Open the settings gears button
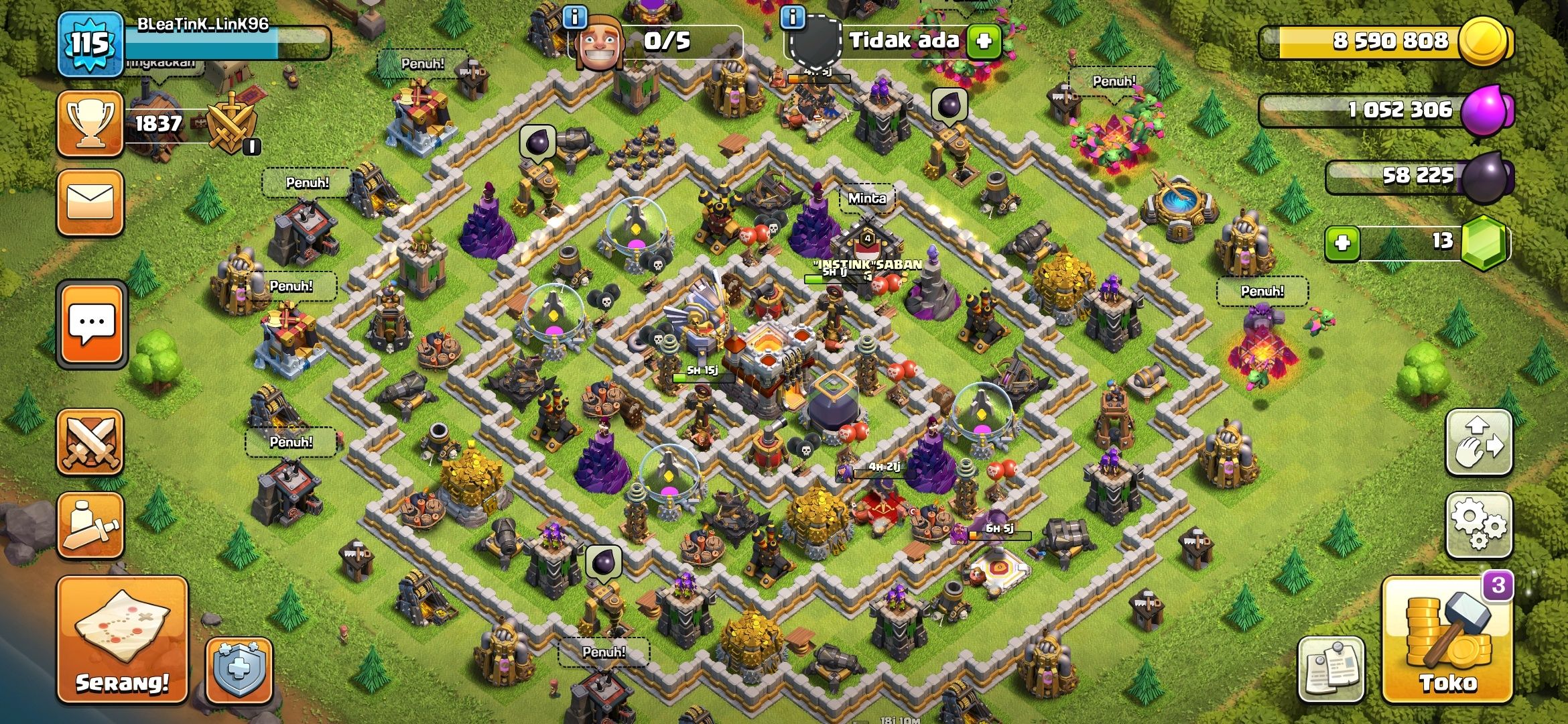Screen dimensions: 1568x724 point(1479,526)
